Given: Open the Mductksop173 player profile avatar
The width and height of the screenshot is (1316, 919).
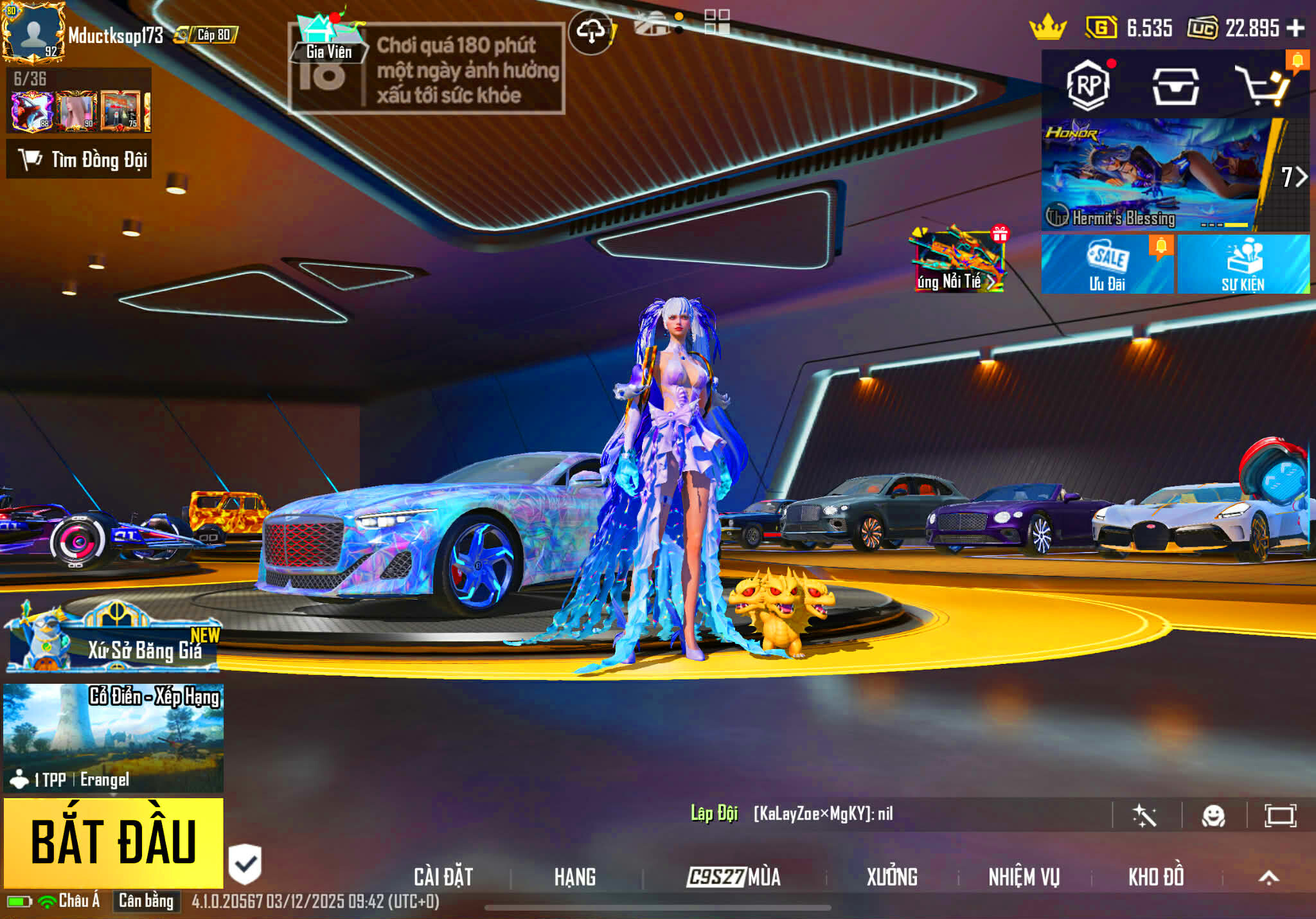Looking at the screenshot, I should [33, 32].
